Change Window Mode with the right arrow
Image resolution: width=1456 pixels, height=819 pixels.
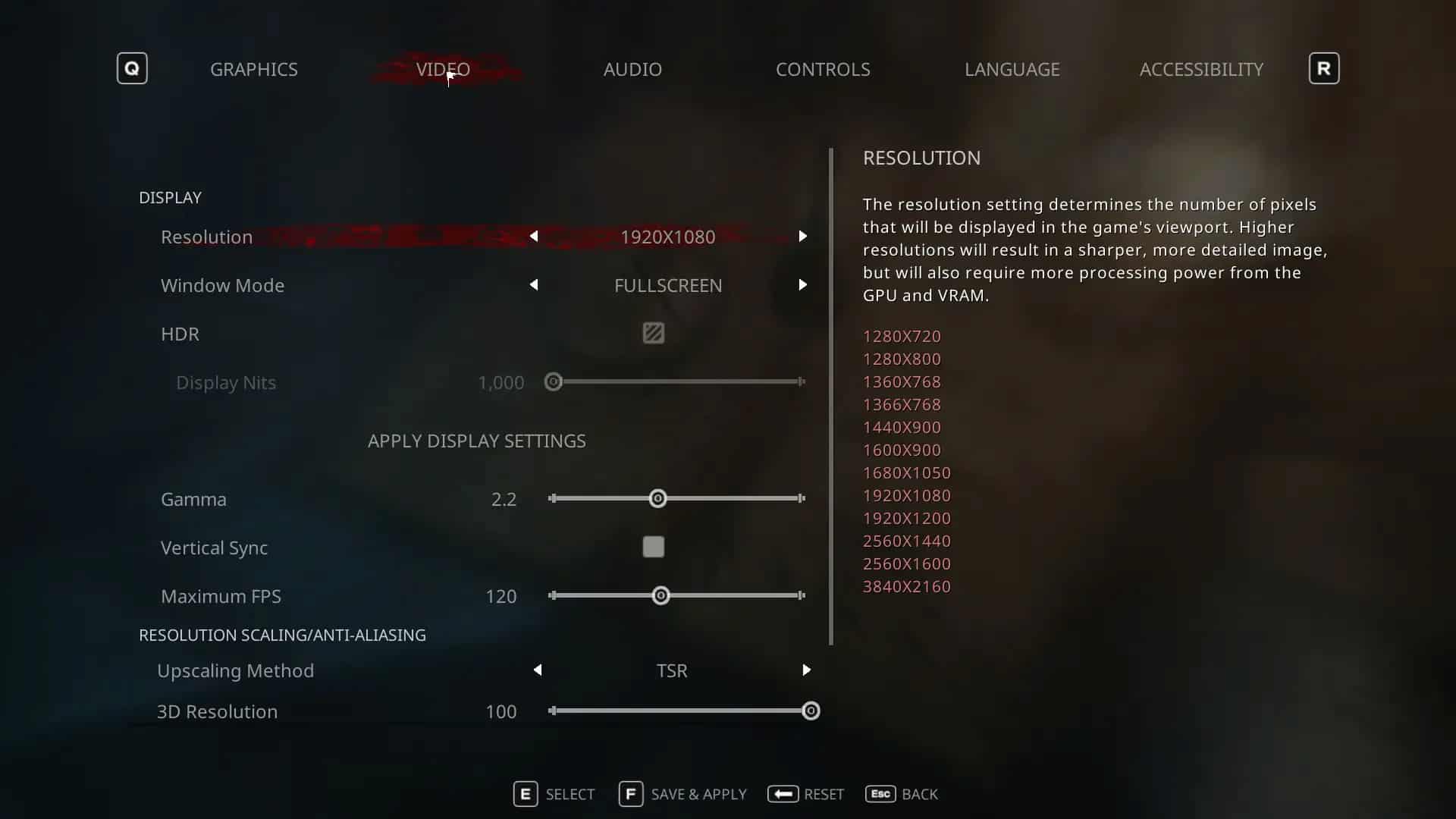pos(802,285)
